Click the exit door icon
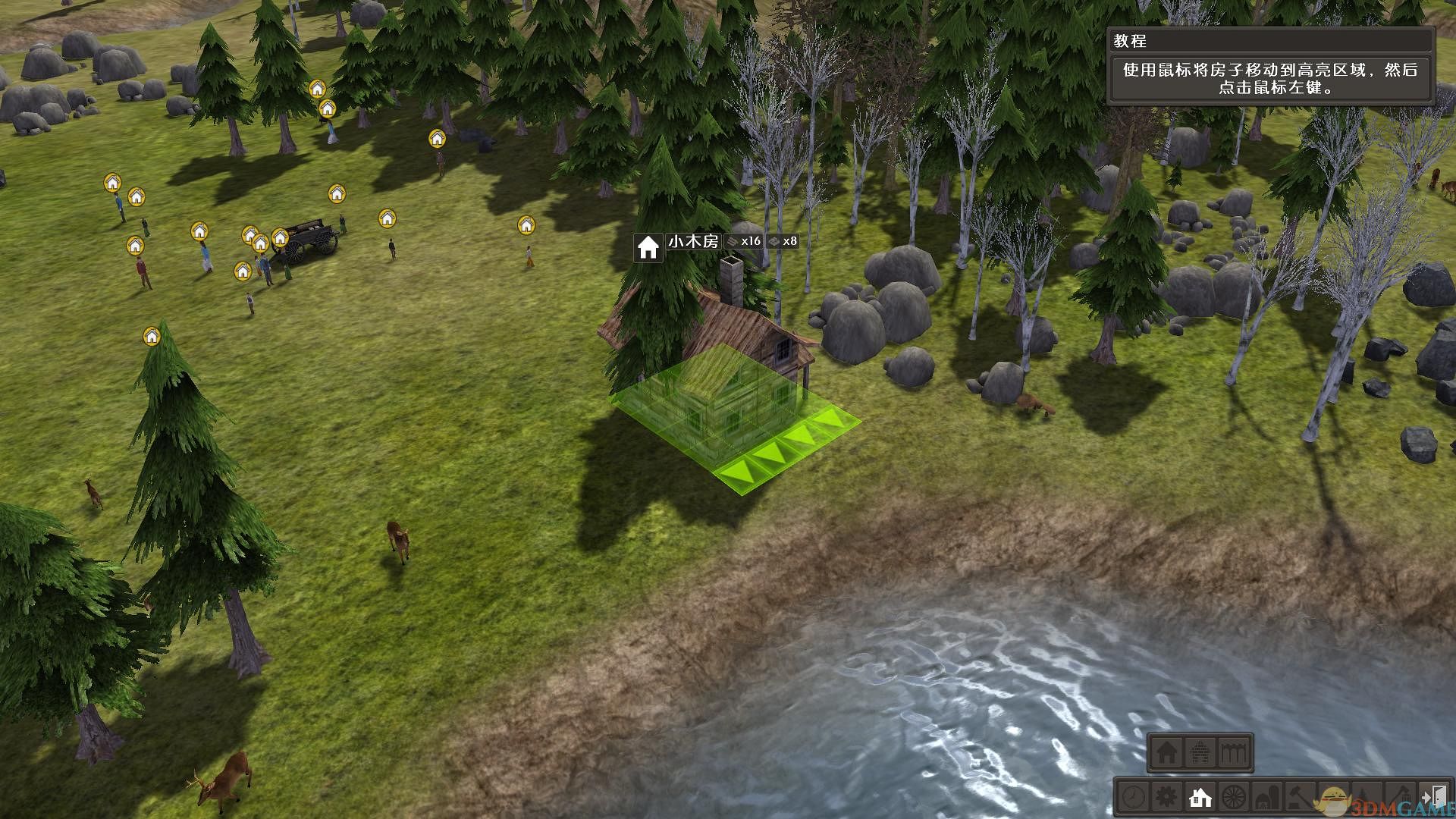Image resolution: width=1456 pixels, height=819 pixels. point(1434,798)
